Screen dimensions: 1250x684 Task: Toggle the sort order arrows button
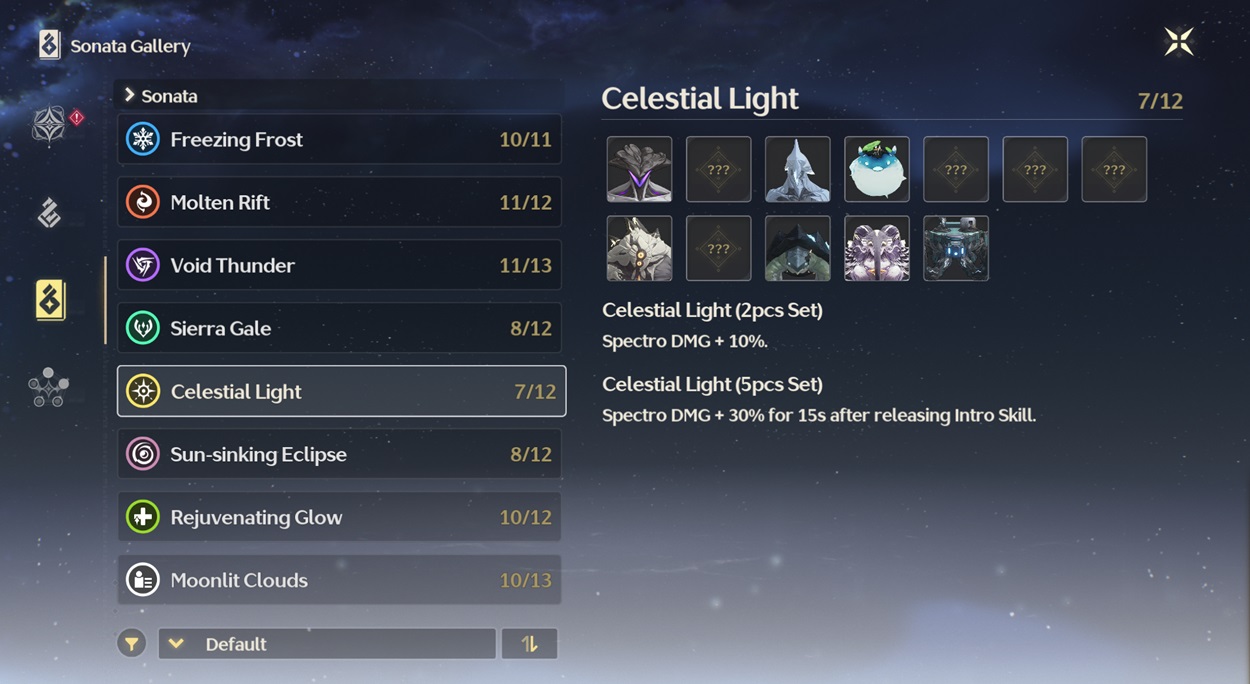coord(529,644)
